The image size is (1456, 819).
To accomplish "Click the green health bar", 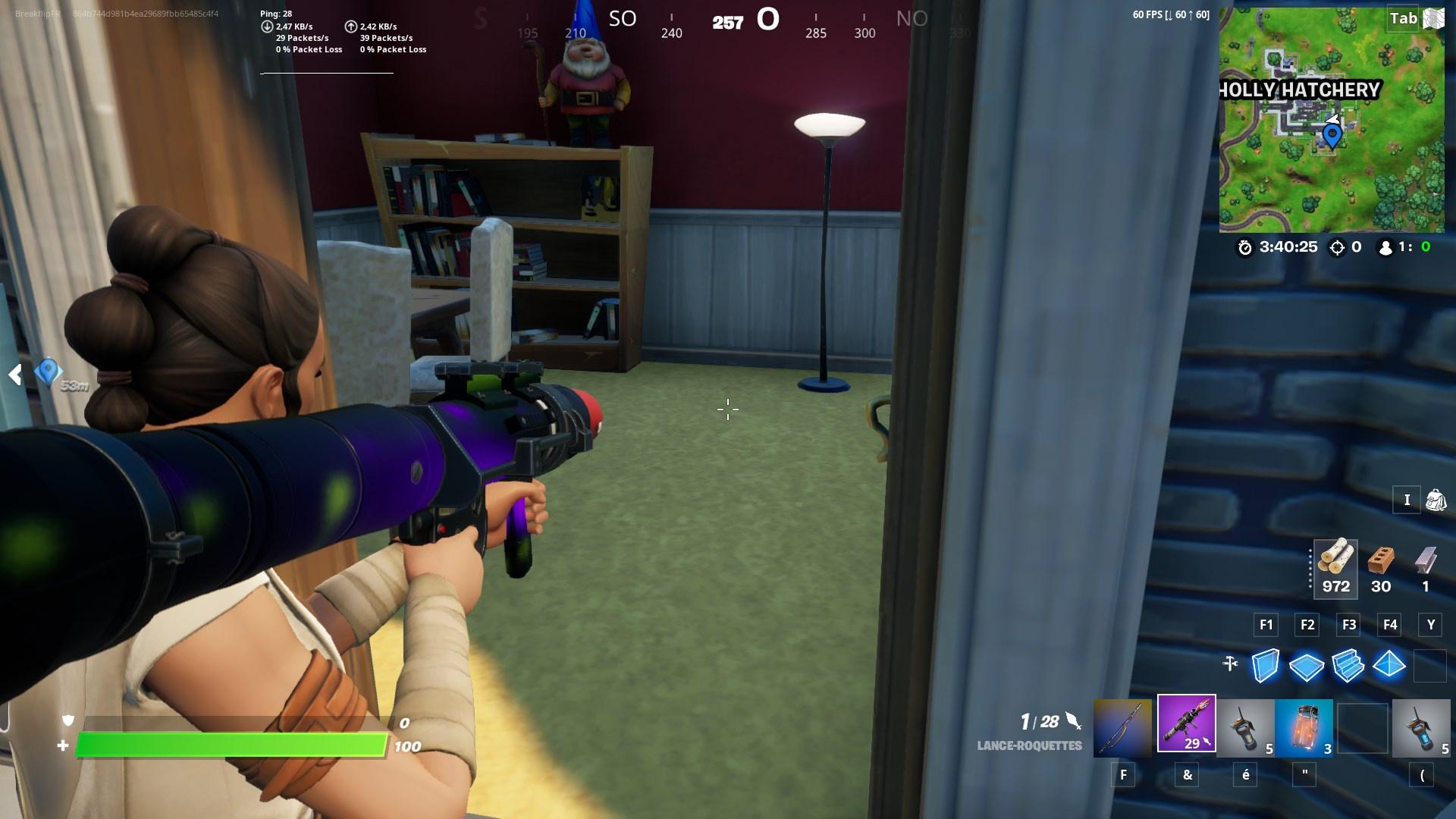I will (227, 745).
